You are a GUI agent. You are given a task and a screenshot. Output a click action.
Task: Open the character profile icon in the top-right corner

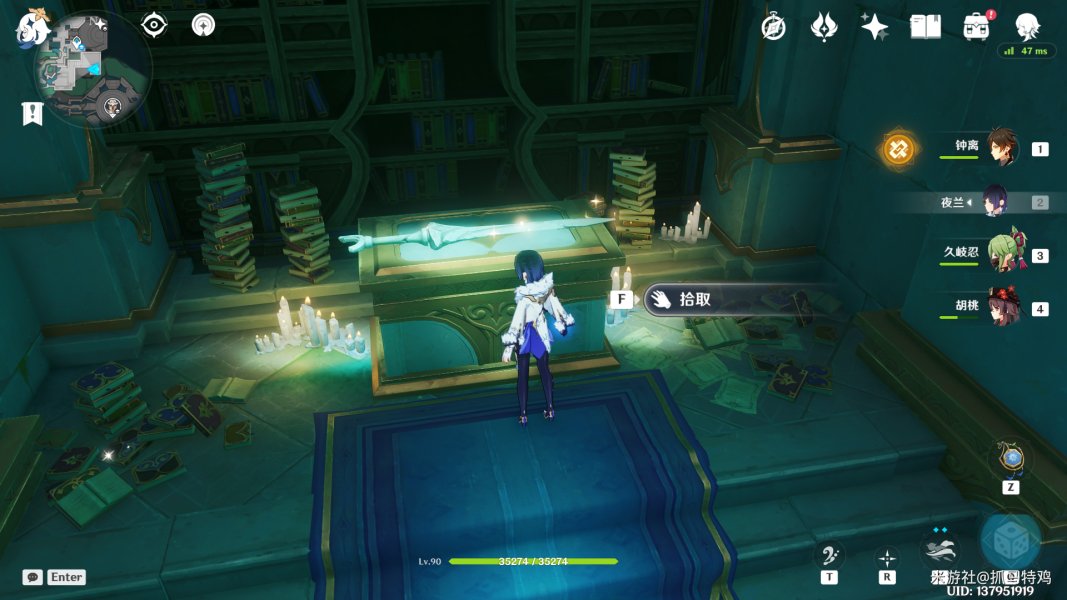click(x=1027, y=27)
